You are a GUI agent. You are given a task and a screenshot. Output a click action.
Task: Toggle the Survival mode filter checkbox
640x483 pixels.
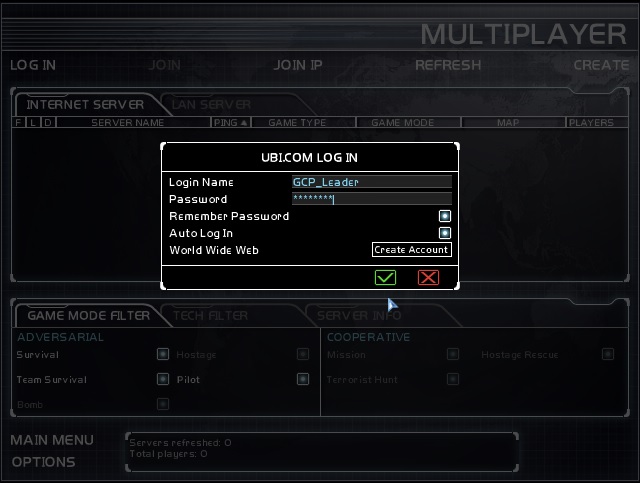tap(162, 354)
